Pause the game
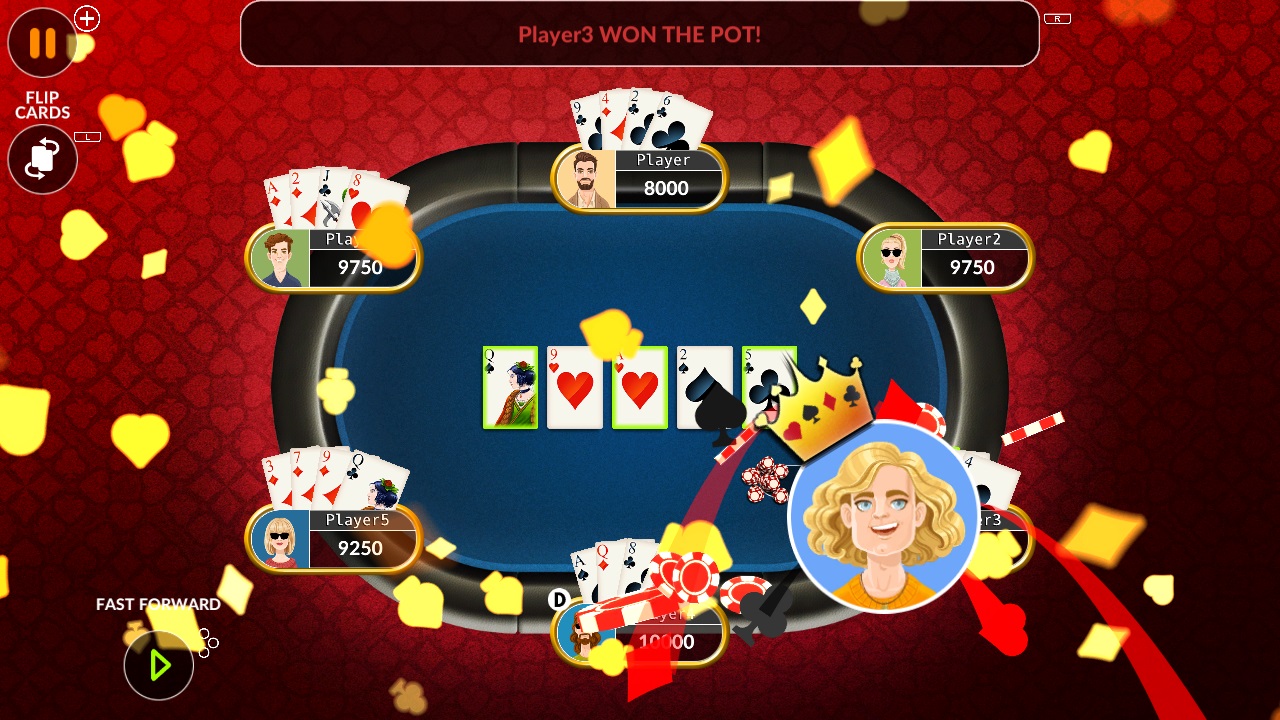1280x720 pixels. click(42, 43)
